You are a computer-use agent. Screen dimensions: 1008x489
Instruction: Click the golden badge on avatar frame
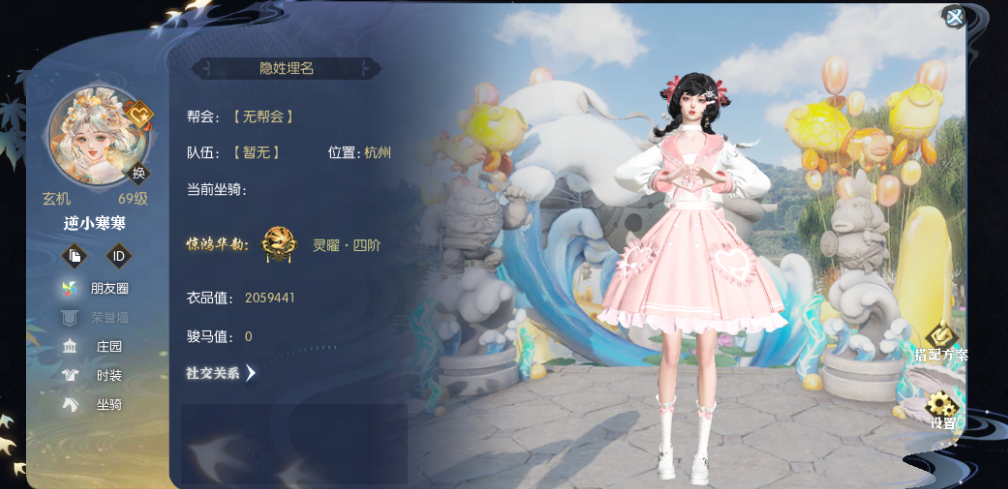[x=141, y=116]
